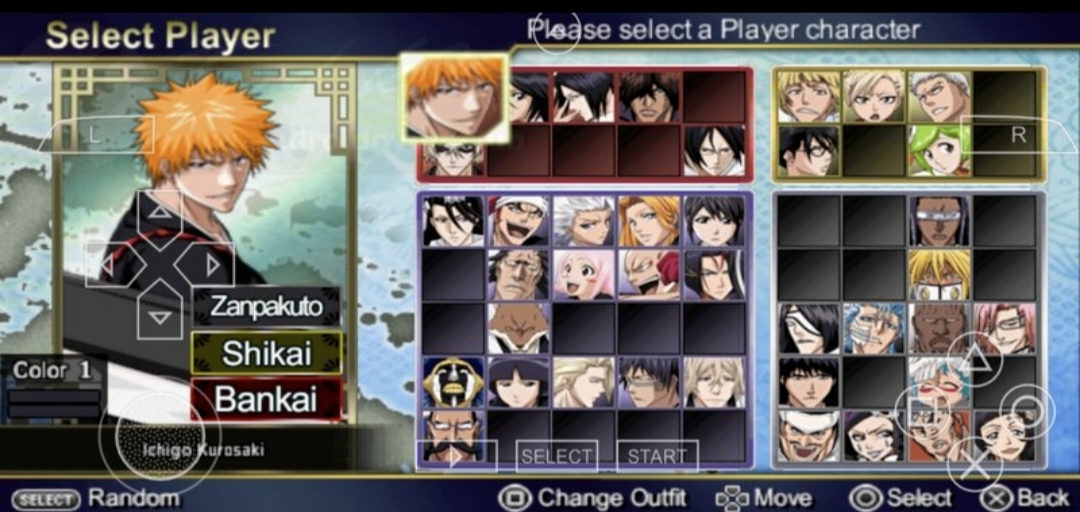Select the orange-haired woman portrait

[x=648, y=220]
